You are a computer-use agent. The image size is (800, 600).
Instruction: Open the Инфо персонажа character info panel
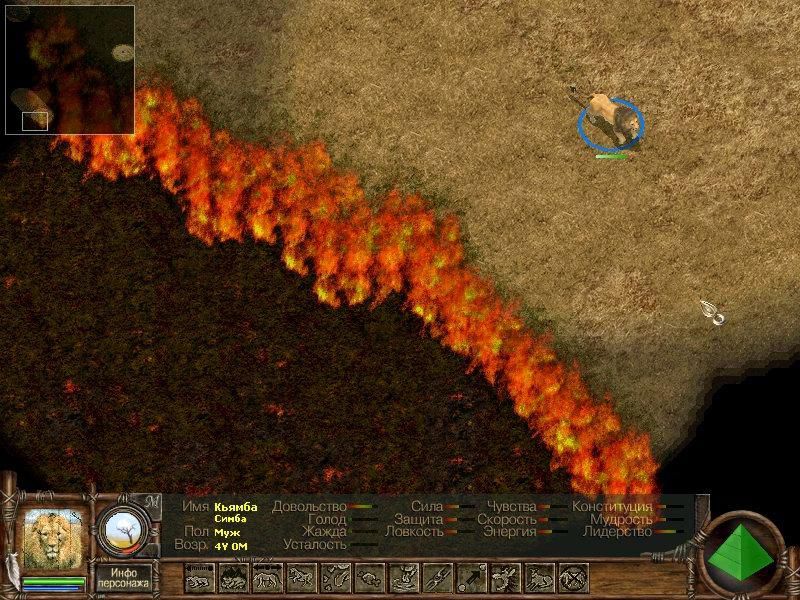click(x=124, y=576)
